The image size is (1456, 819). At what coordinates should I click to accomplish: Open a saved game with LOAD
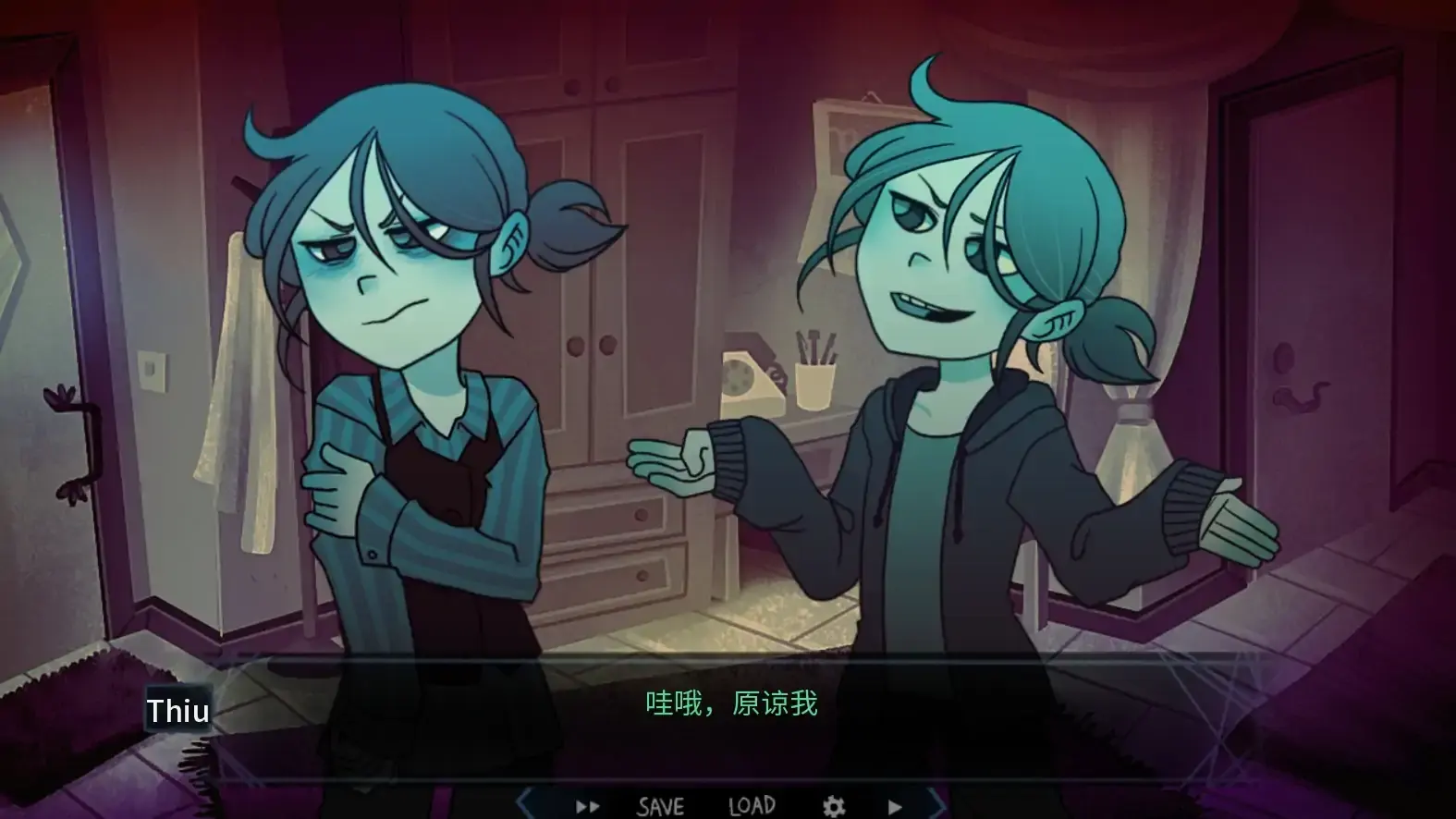[x=752, y=805]
